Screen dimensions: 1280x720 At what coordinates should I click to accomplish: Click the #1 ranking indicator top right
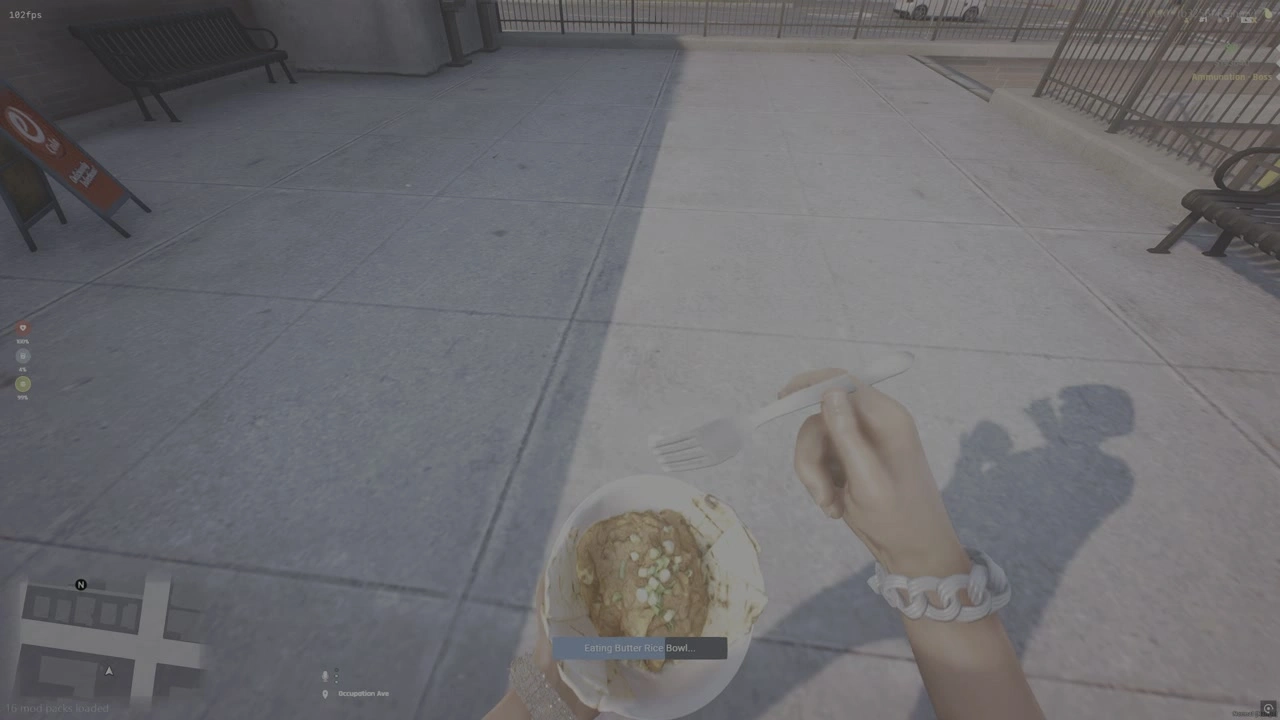tap(1204, 20)
